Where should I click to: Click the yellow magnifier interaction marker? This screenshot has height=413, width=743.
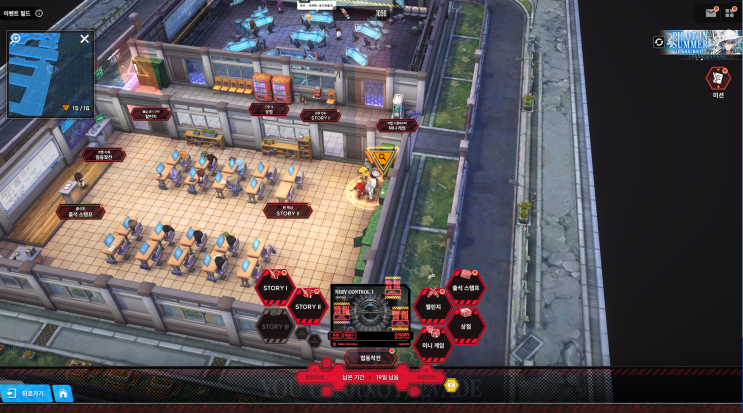tap(379, 158)
